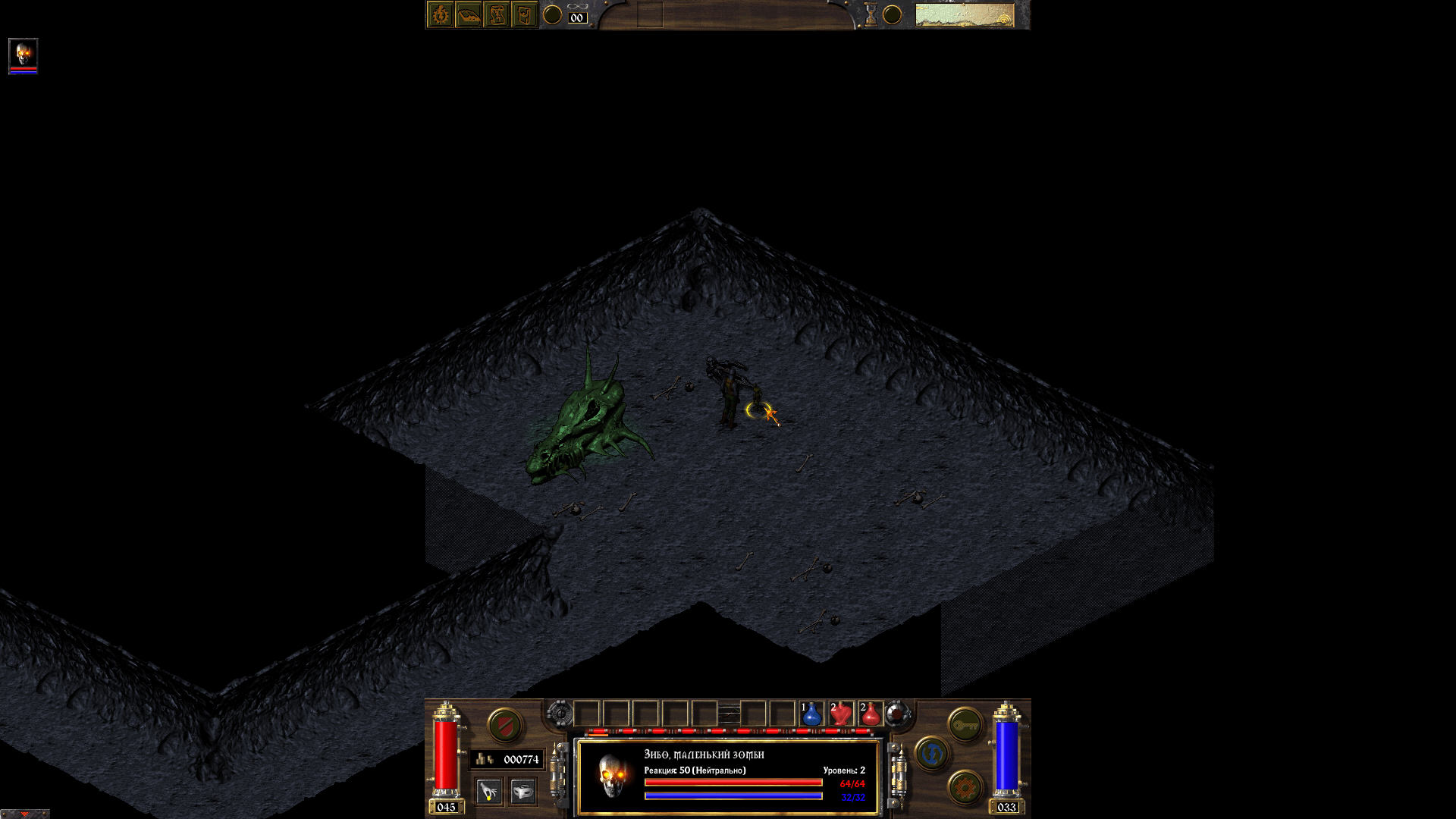The width and height of the screenshot is (1456, 819).
Task: Click the gear icon on the top-left toolbar
Action: [439, 14]
